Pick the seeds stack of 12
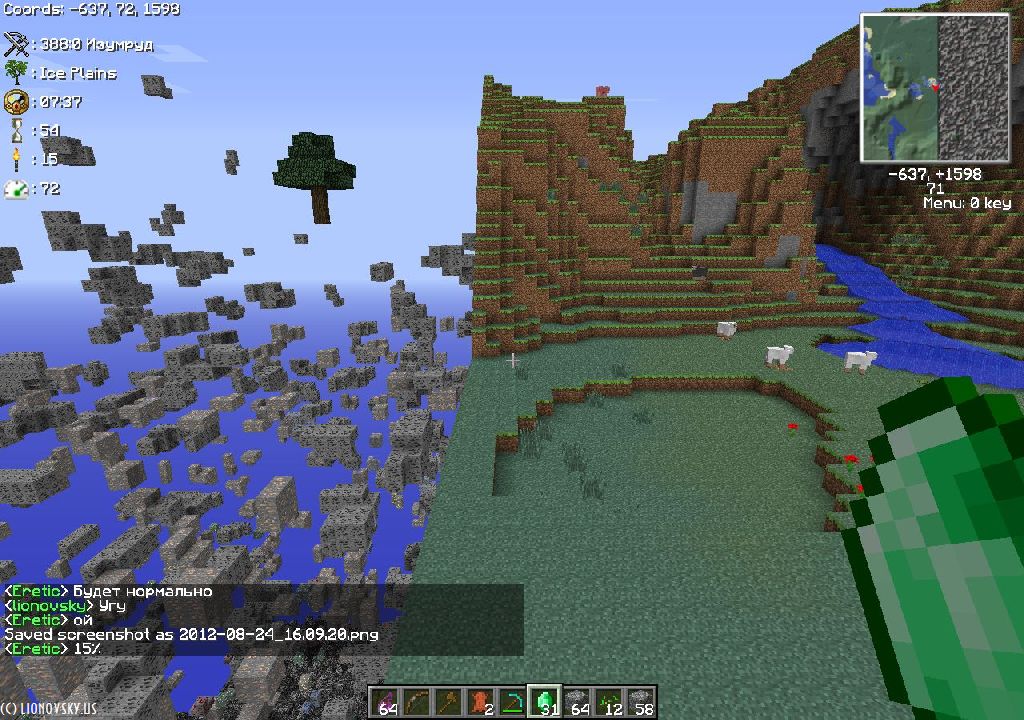This screenshot has height=720, width=1024. [609, 701]
